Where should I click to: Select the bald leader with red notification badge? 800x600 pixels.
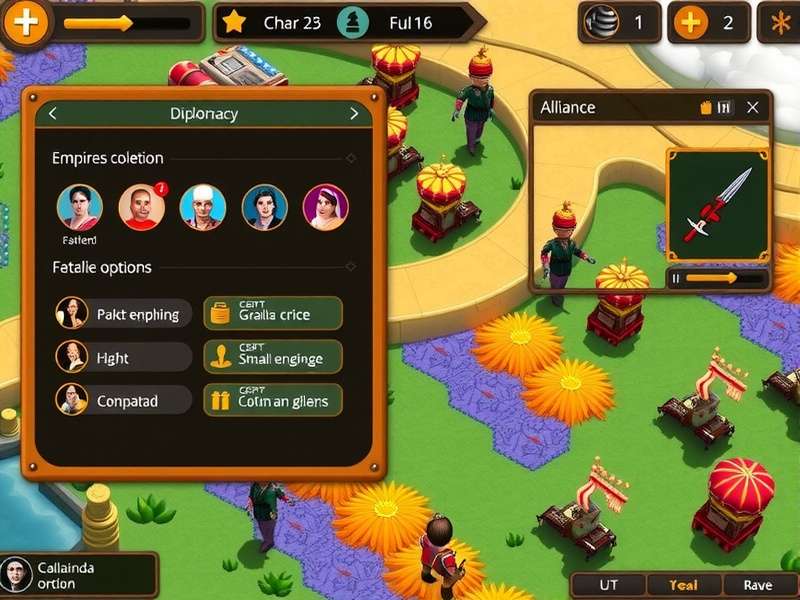point(141,207)
